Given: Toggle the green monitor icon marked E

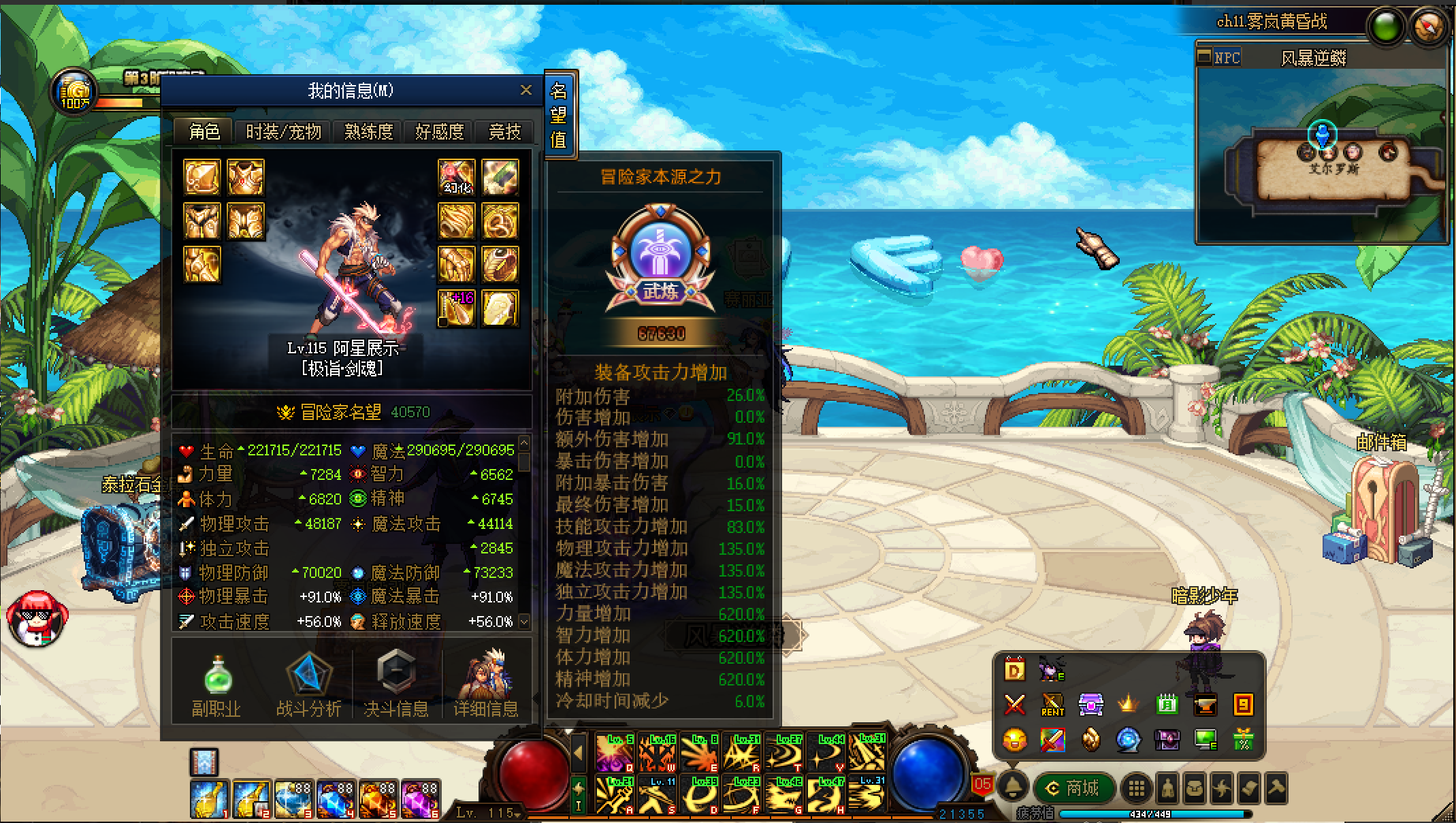Looking at the screenshot, I should pos(1206,739).
